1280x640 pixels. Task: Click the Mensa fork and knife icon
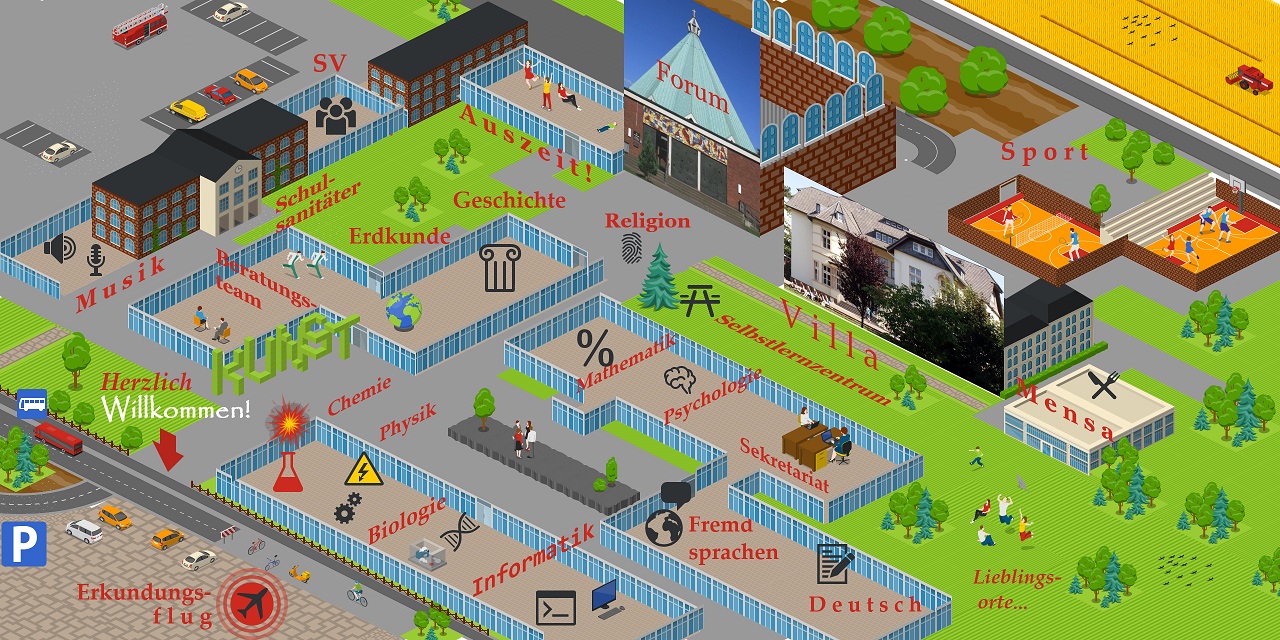(x=1103, y=385)
